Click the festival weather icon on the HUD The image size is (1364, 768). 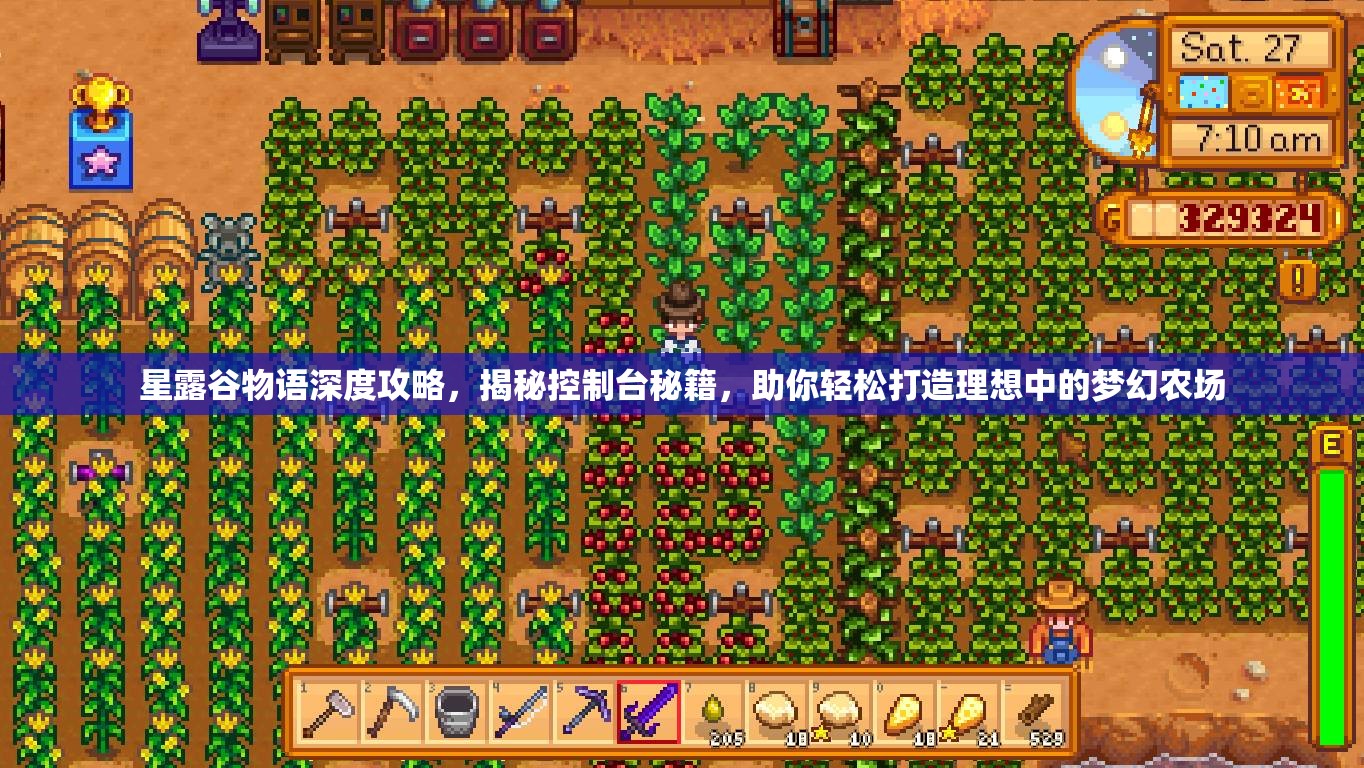click(1205, 93)
